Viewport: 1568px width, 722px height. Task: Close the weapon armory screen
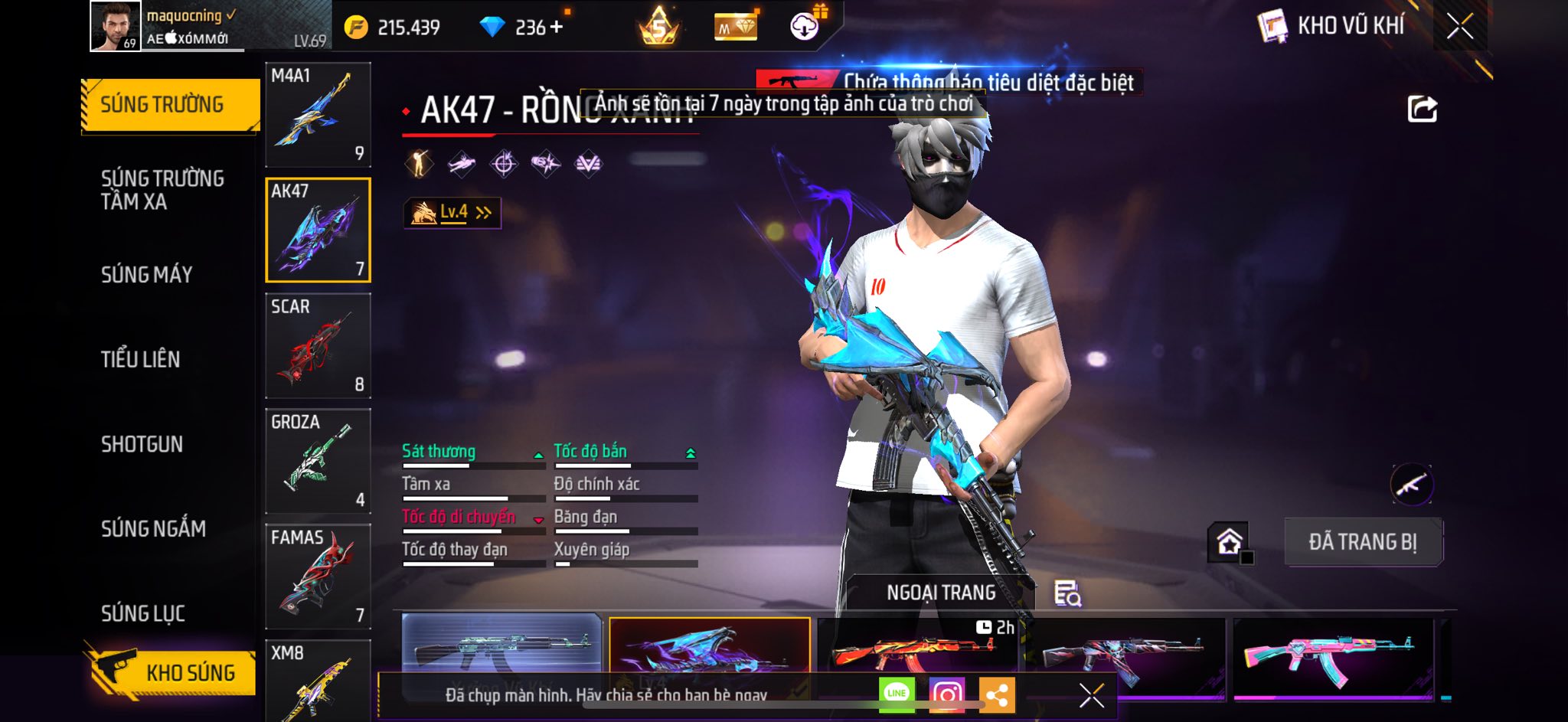[x=1459, y=27]
